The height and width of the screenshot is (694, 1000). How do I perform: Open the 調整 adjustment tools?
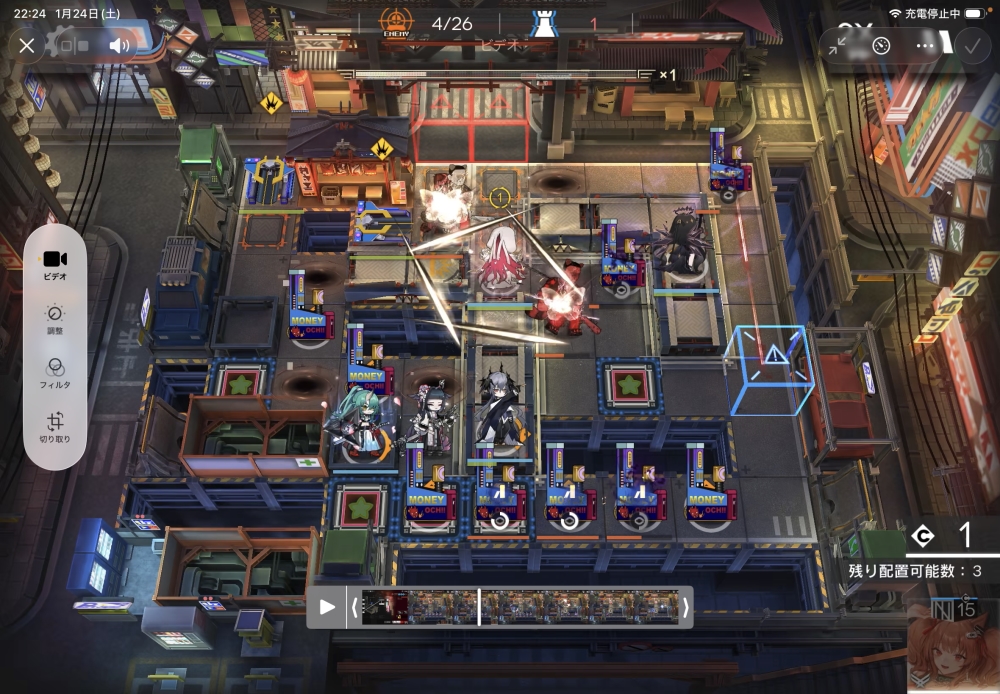55,320
